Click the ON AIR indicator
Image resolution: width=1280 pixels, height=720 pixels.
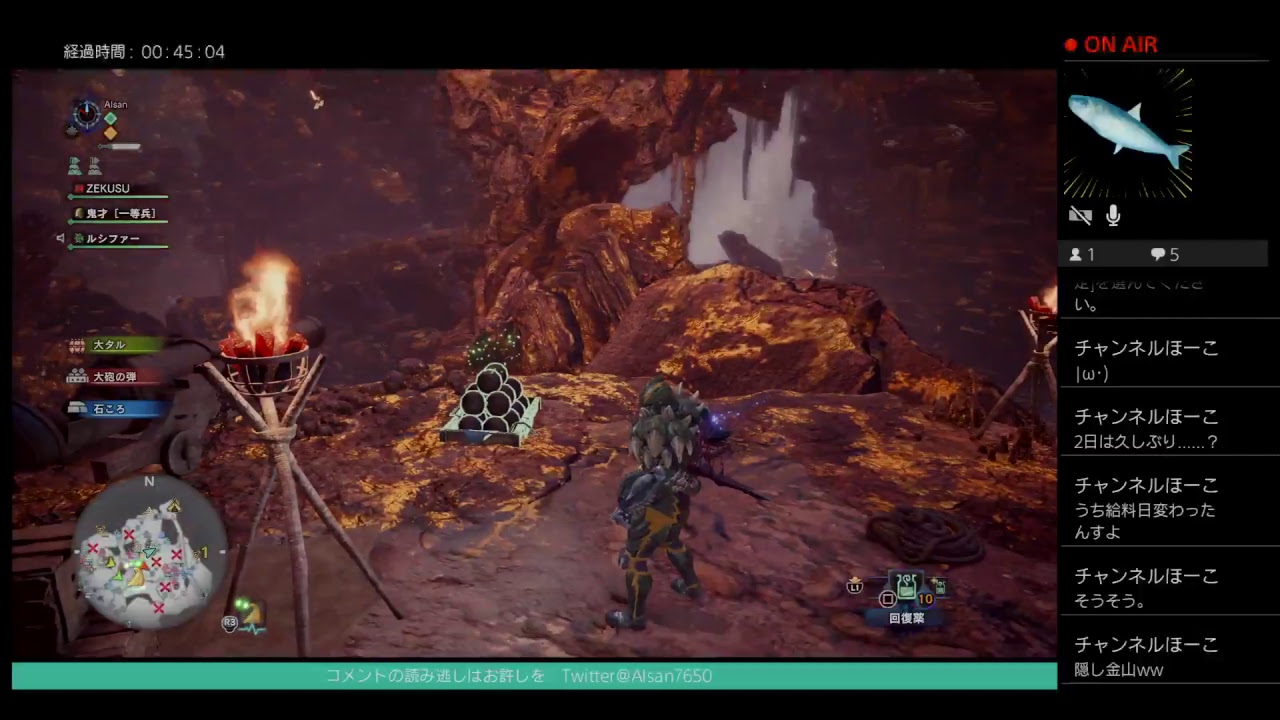pyautogui.click(x=1113, y=45)
